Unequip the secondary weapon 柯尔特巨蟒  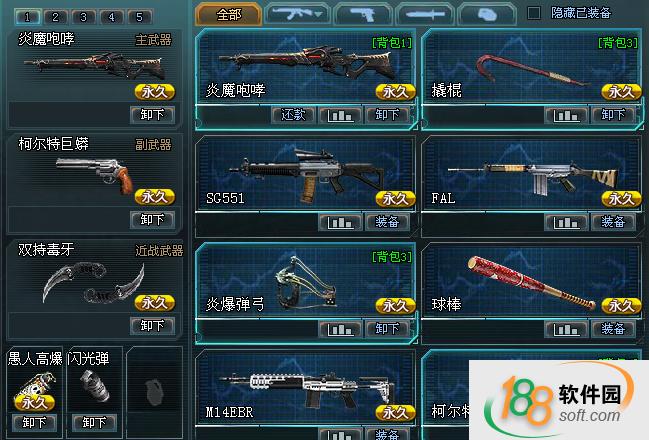coord(152,219)
